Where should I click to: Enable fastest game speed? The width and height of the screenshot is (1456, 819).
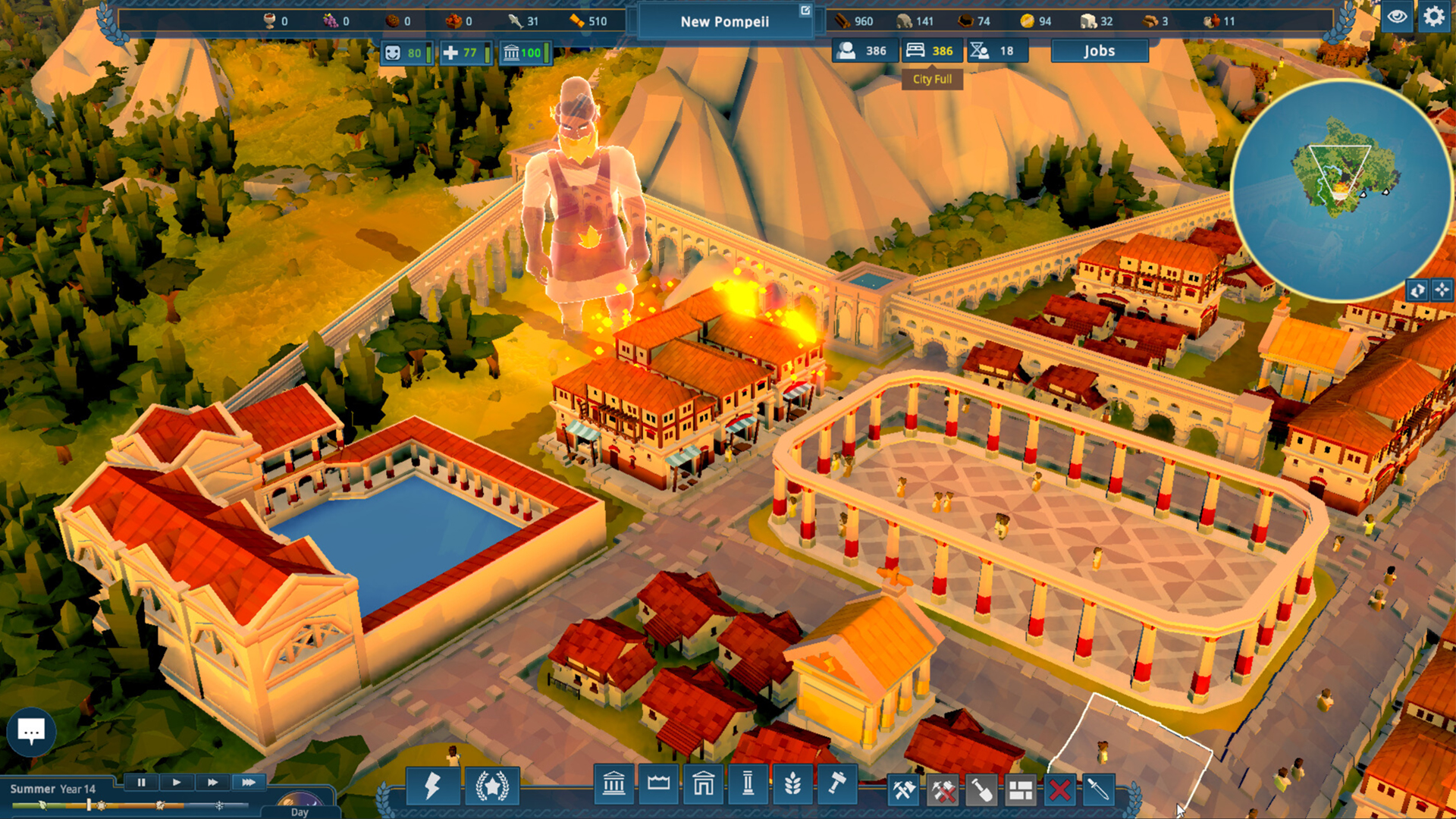[248, 783]
